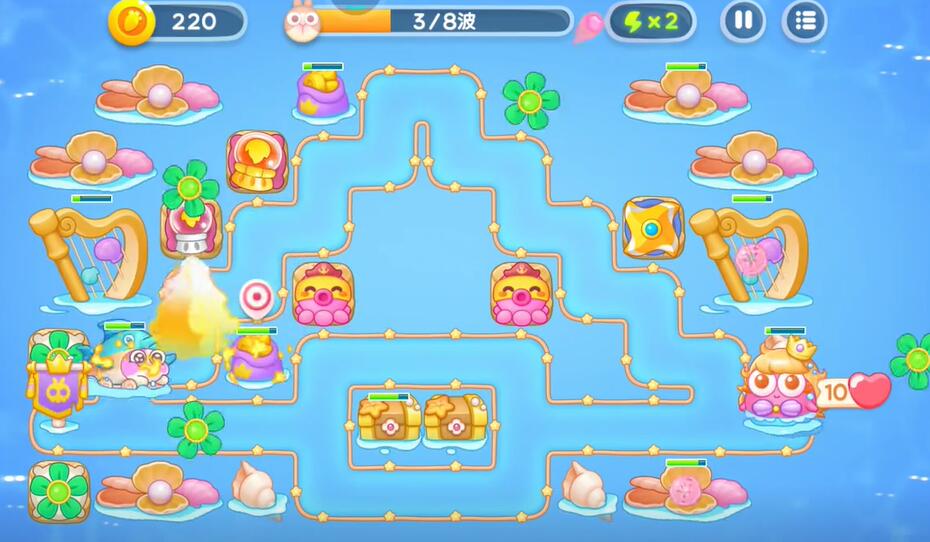Open the list menu button
This screenshot has height=542, width=930.
[x=804, y=21]
